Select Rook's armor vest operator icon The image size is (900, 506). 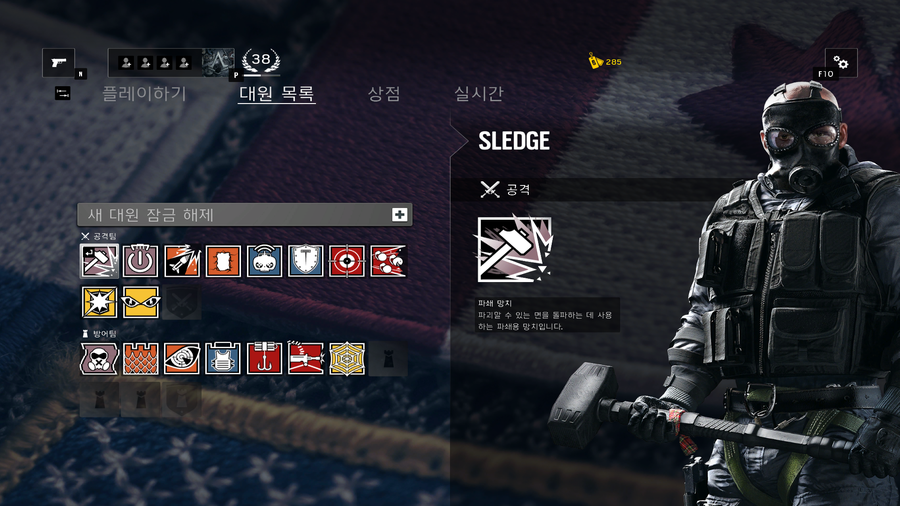click(223, 358)
